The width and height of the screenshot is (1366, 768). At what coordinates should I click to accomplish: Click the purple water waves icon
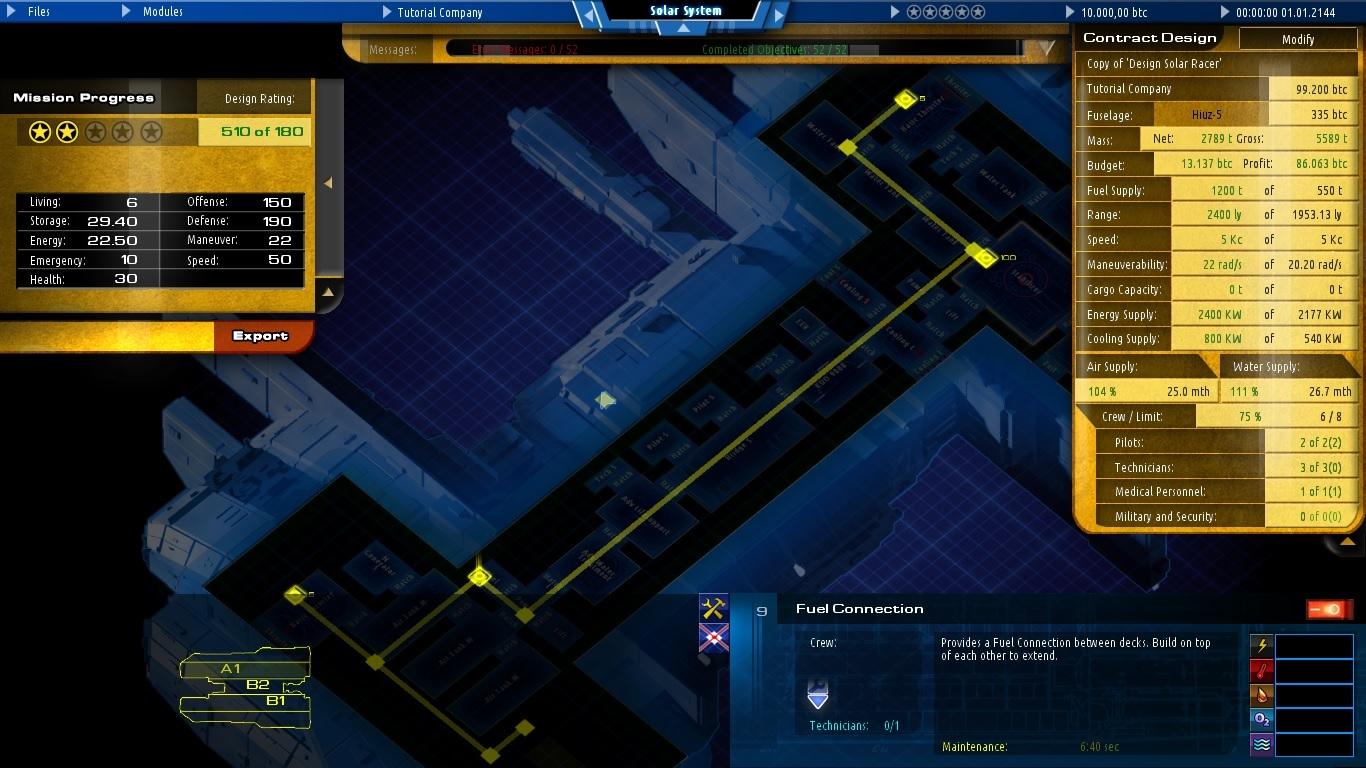coord(1260,744)
